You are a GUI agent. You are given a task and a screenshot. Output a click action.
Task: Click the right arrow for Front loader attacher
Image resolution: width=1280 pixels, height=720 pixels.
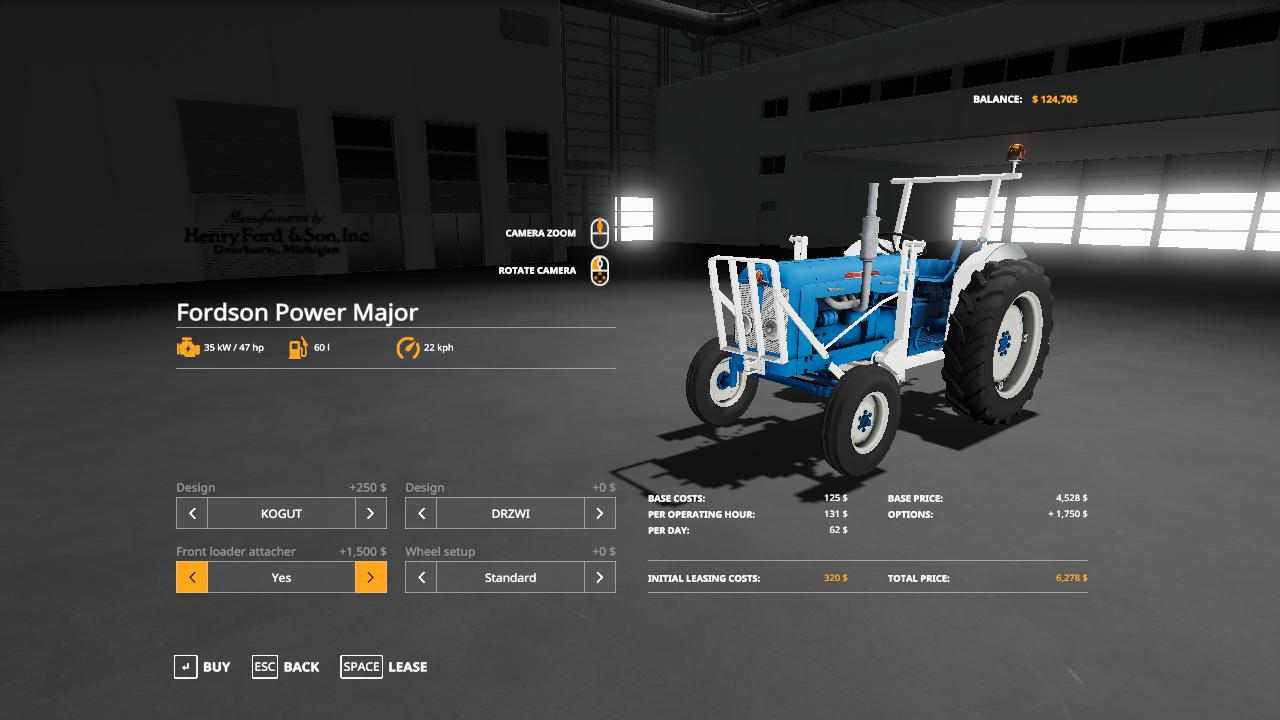[x=370, y=577]
